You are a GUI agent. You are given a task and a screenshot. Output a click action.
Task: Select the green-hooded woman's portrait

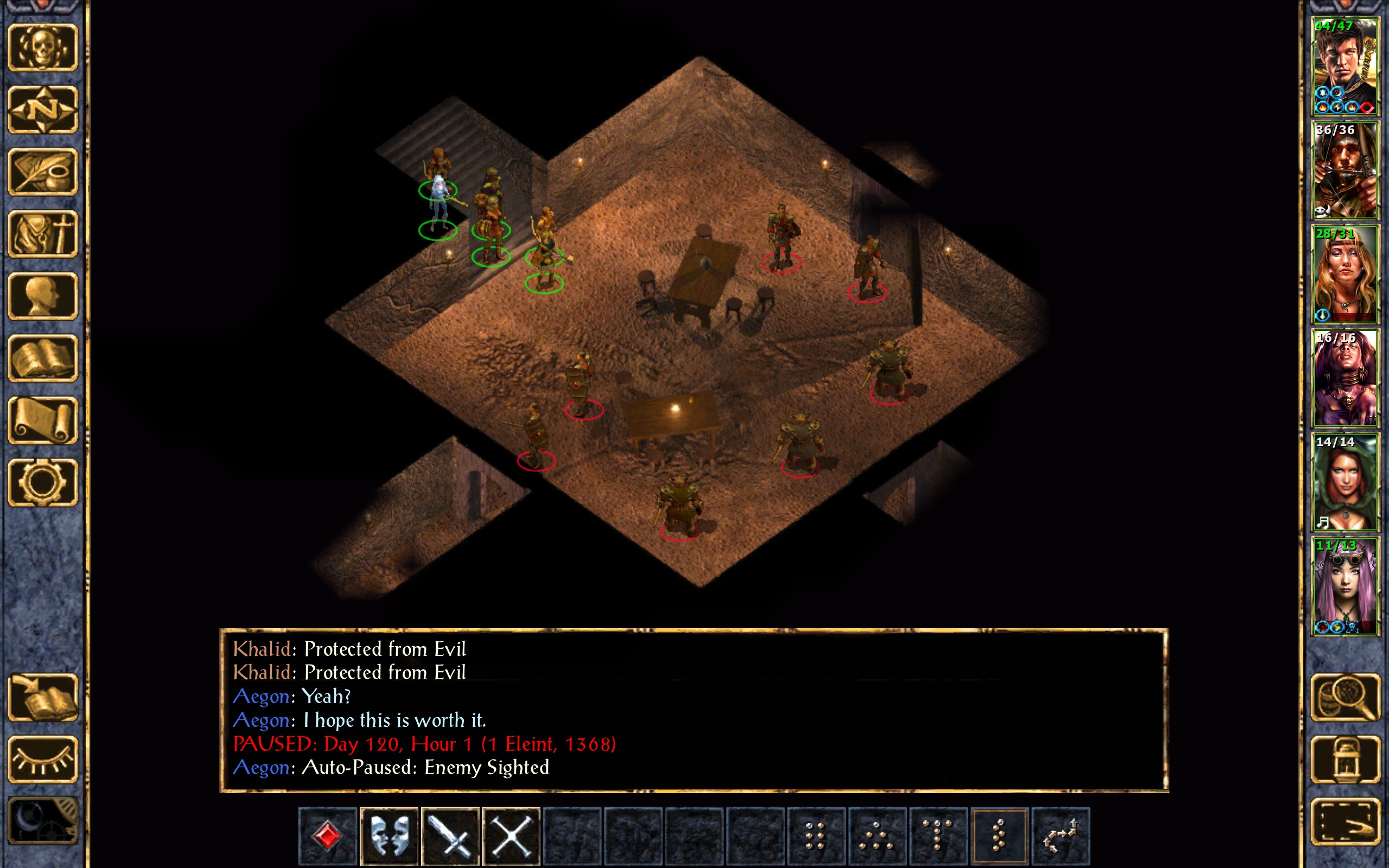coord(1344,482)
